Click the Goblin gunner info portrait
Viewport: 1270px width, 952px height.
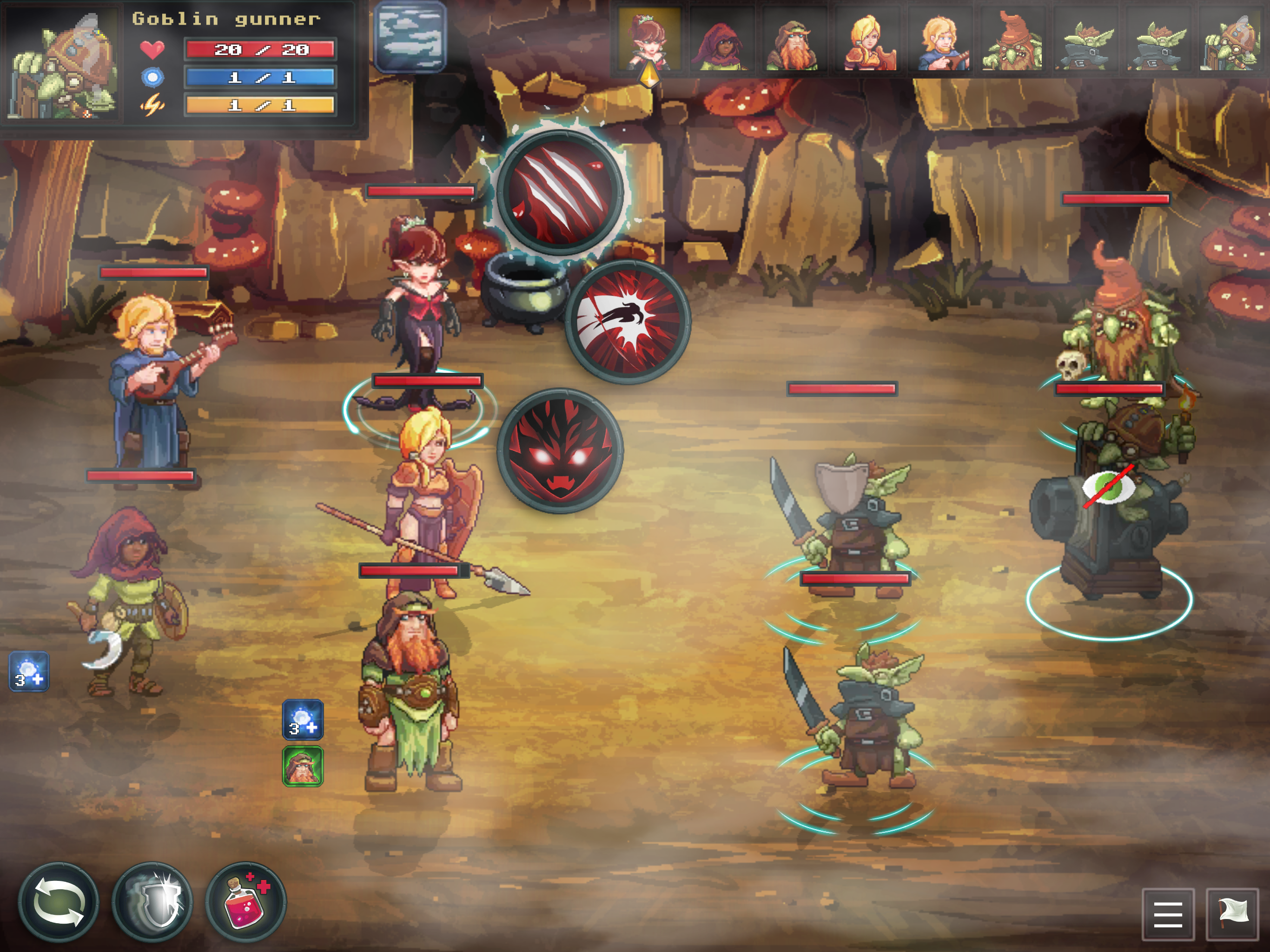[x=63, y=64]
